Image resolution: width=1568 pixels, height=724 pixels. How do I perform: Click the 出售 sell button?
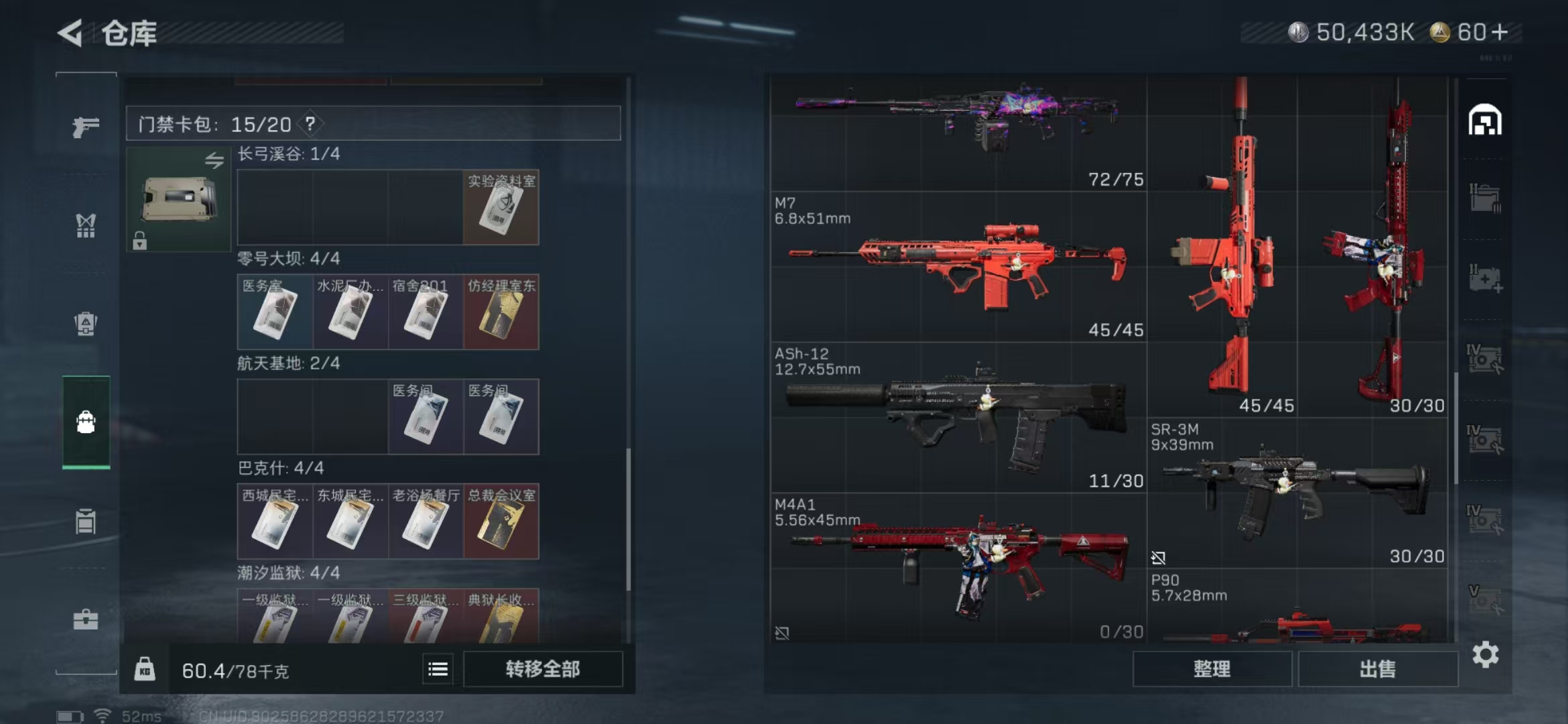[x=1378, y=669]
